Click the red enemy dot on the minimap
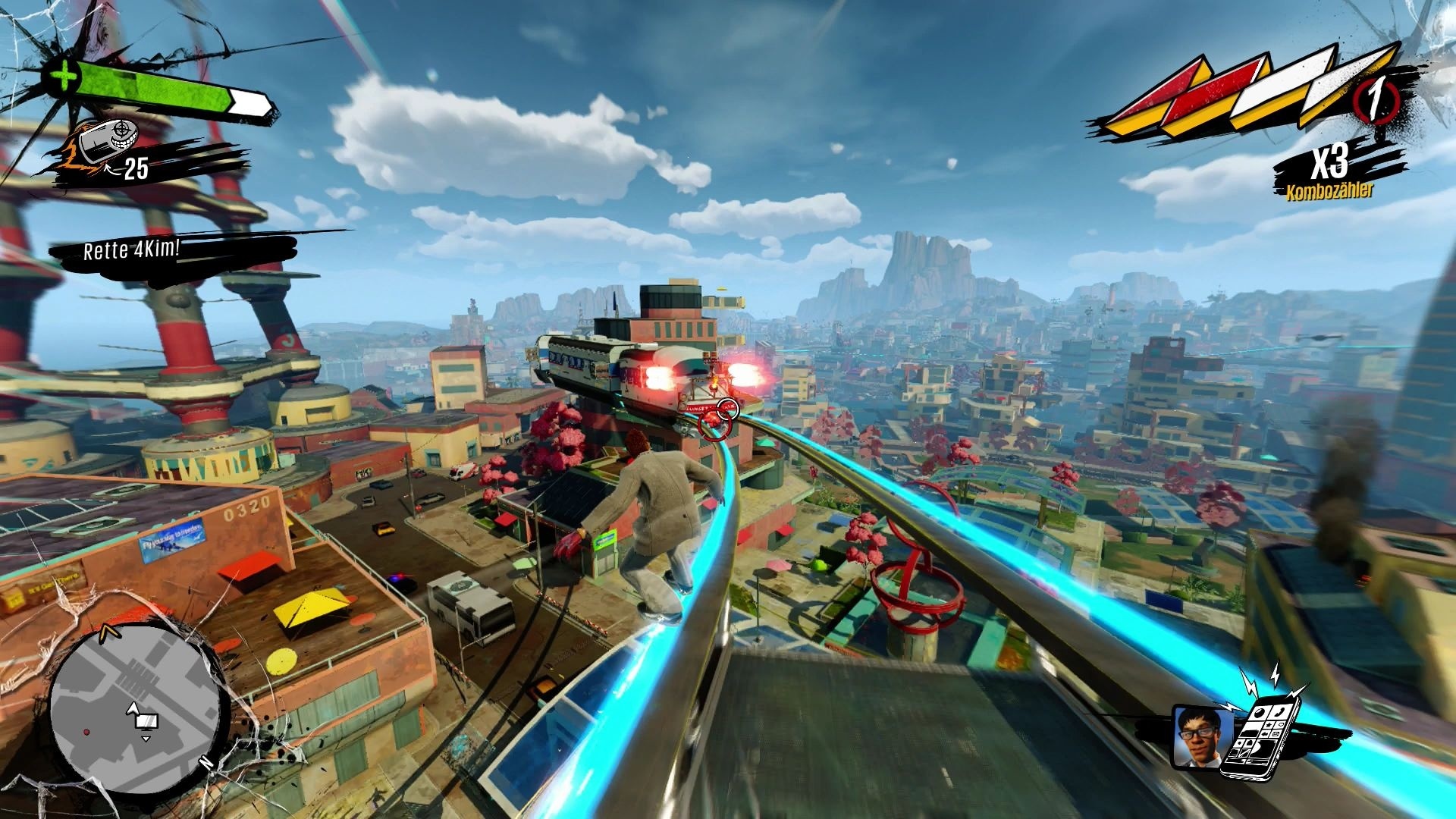 click(86, 732)
